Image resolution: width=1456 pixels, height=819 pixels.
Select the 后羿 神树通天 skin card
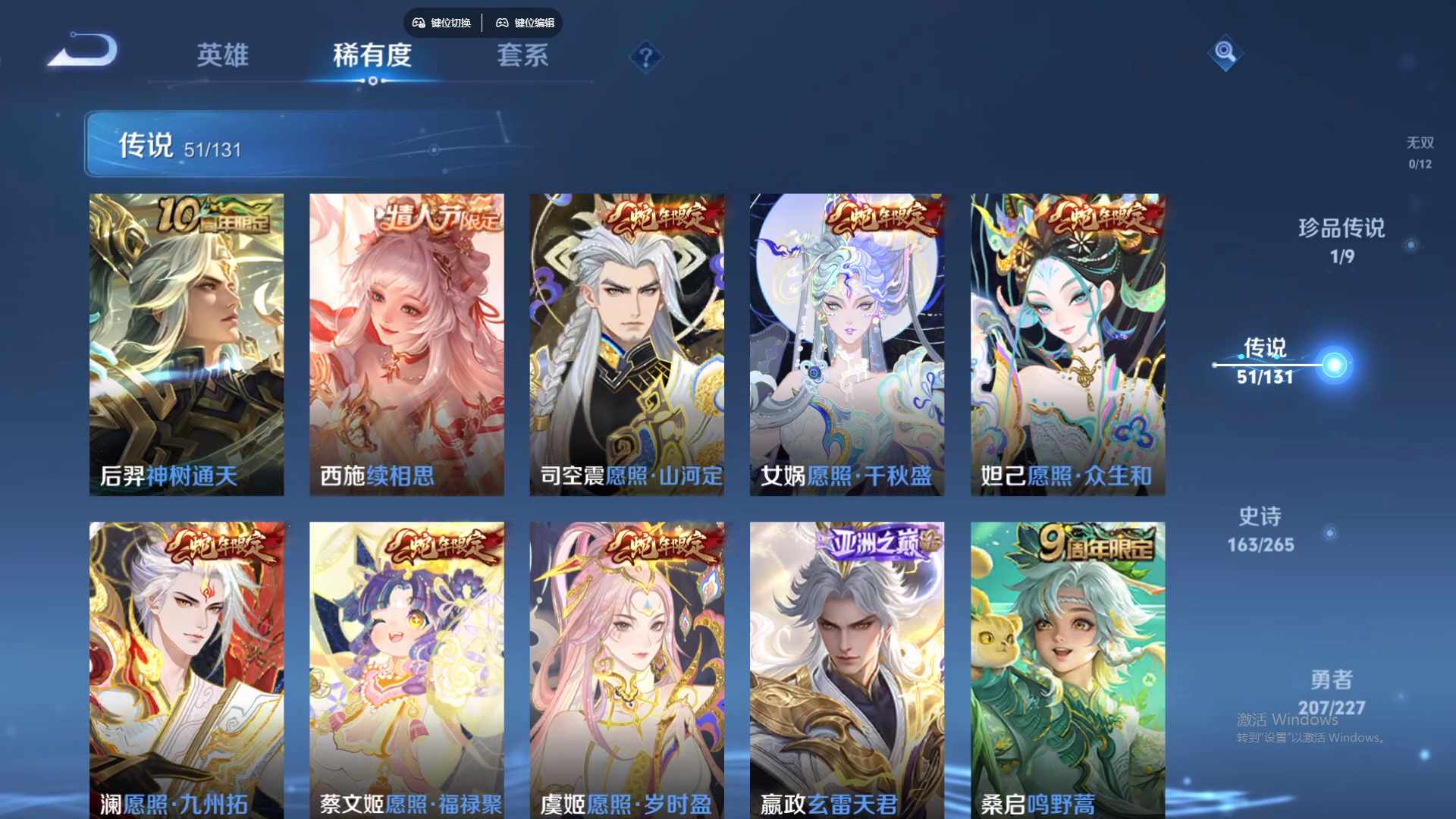click(x=186, y=343)
